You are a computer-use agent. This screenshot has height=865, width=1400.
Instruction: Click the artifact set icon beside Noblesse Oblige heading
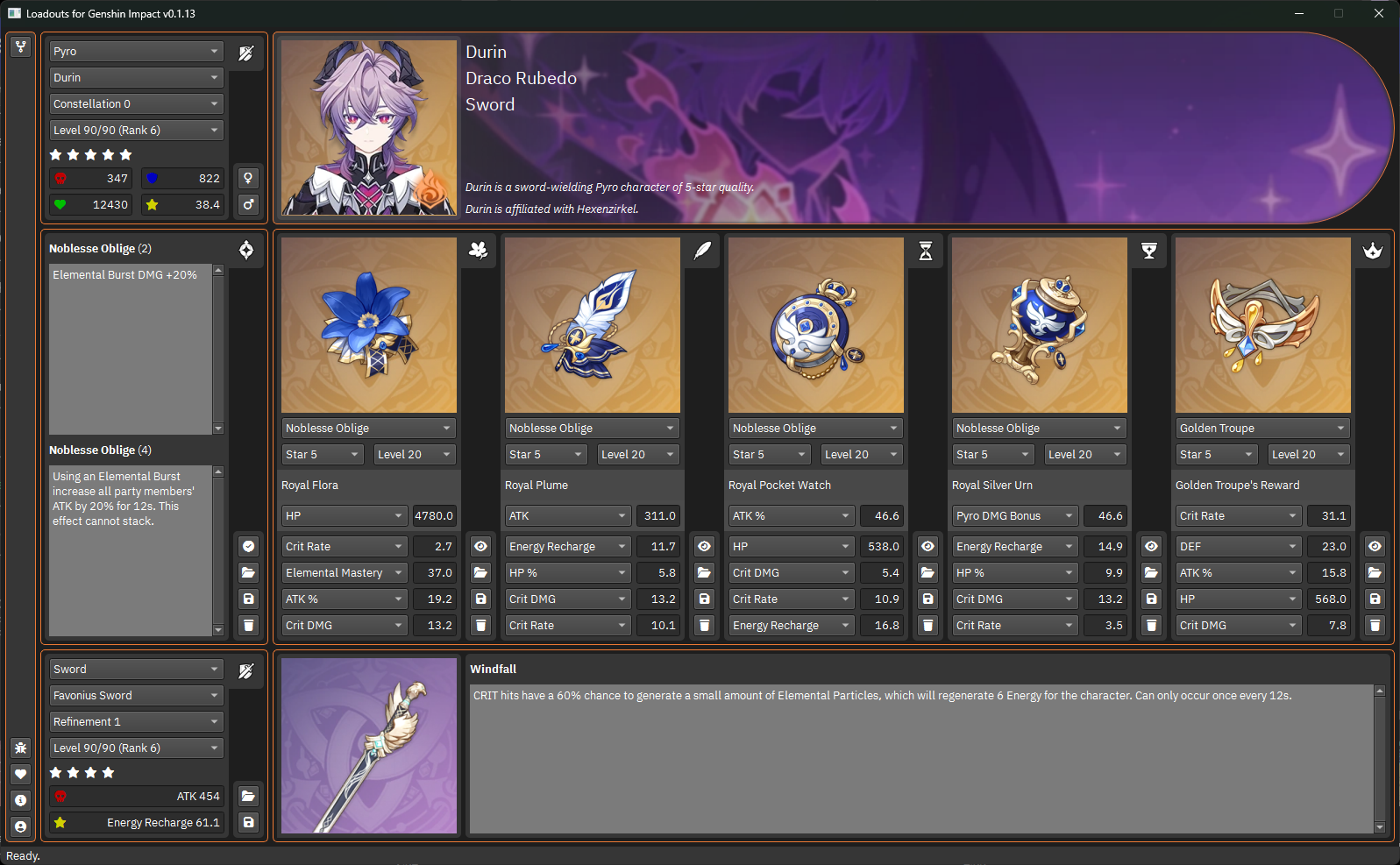[x=246, y=250]
